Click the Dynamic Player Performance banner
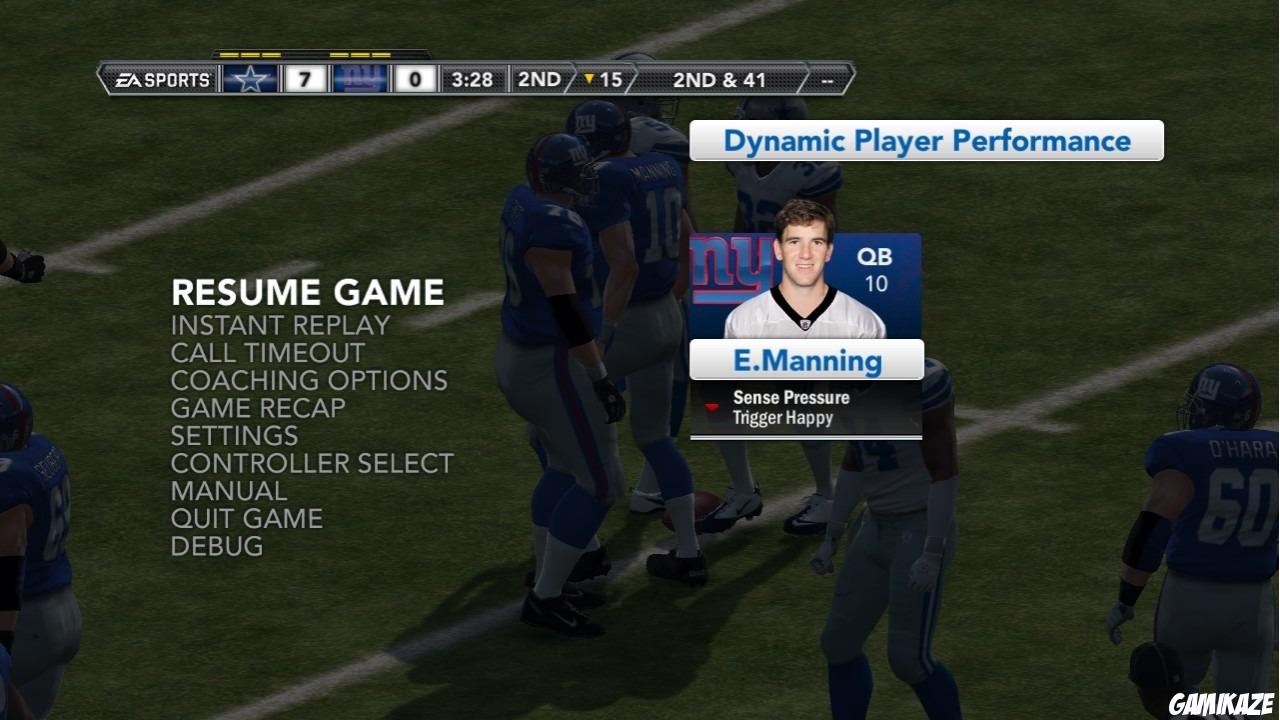Viewport: 1280px width, 720px height. [926, 140]
